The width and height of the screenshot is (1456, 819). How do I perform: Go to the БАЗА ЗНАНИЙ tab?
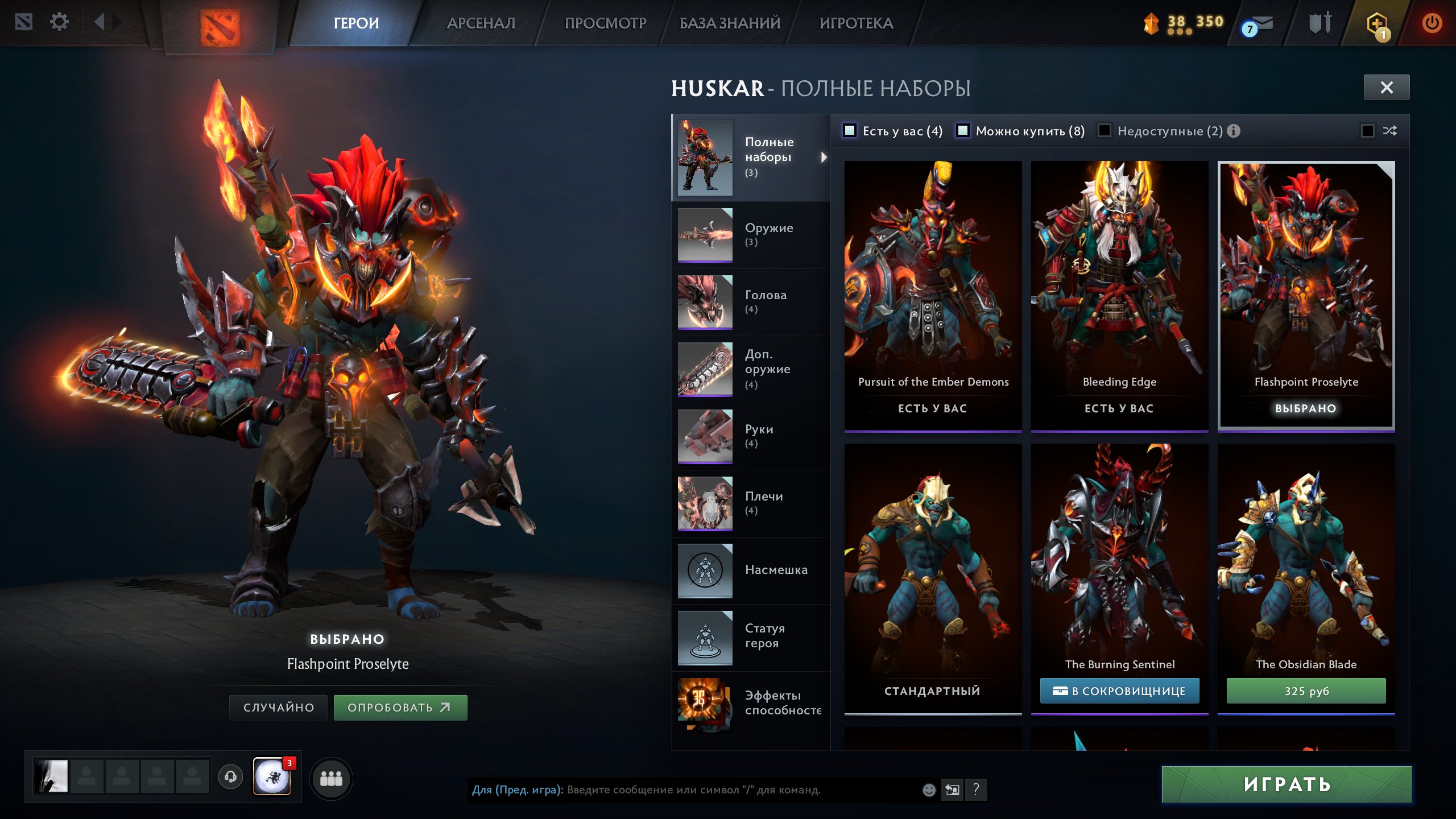point(730,23)
